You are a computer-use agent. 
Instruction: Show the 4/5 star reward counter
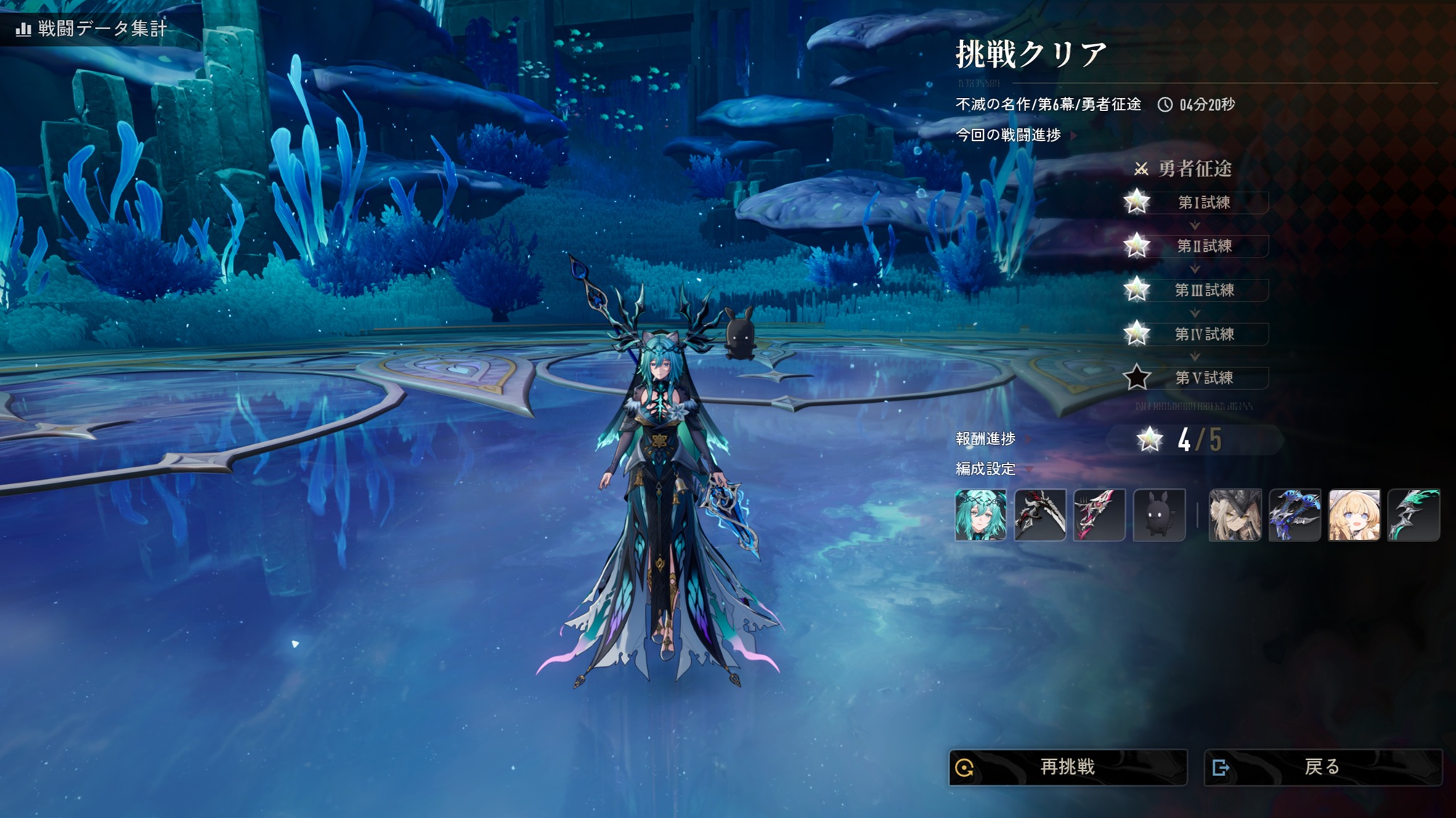1195,440
